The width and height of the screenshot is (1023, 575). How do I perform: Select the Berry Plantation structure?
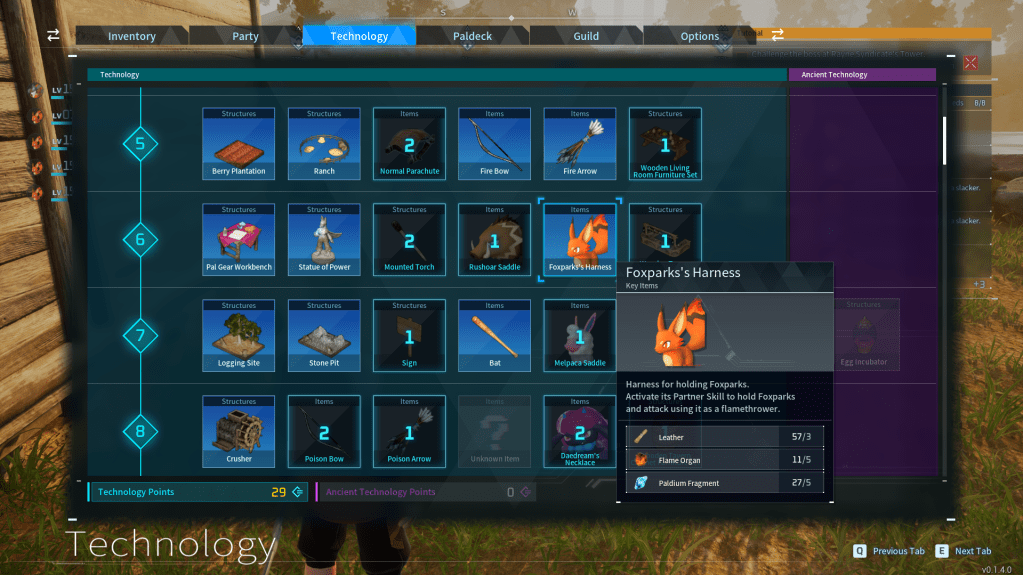point(239,144)
